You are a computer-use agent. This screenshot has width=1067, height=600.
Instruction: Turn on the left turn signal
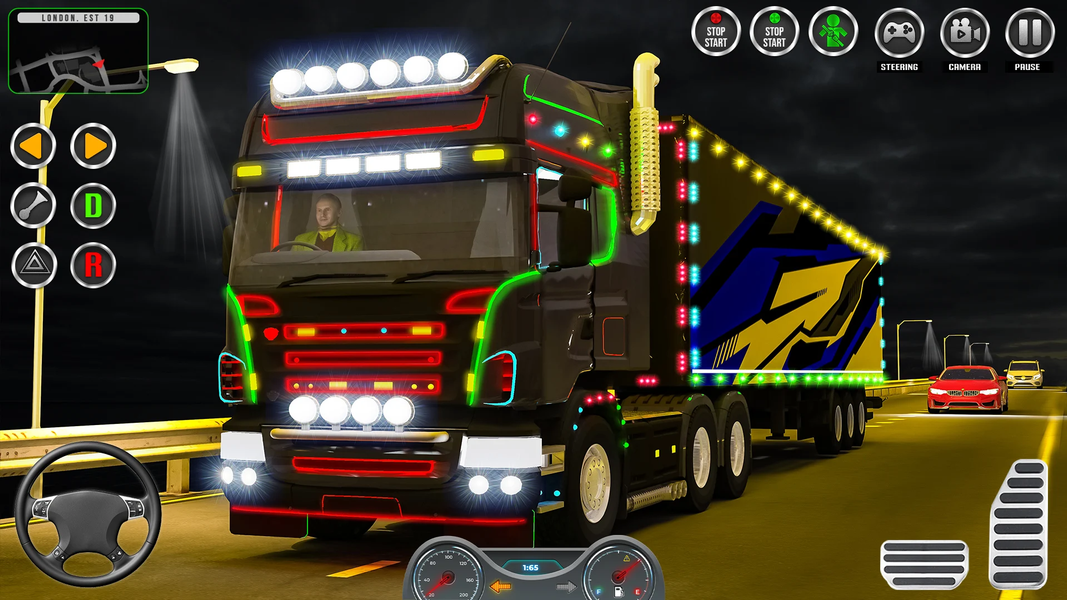[33, 146]
